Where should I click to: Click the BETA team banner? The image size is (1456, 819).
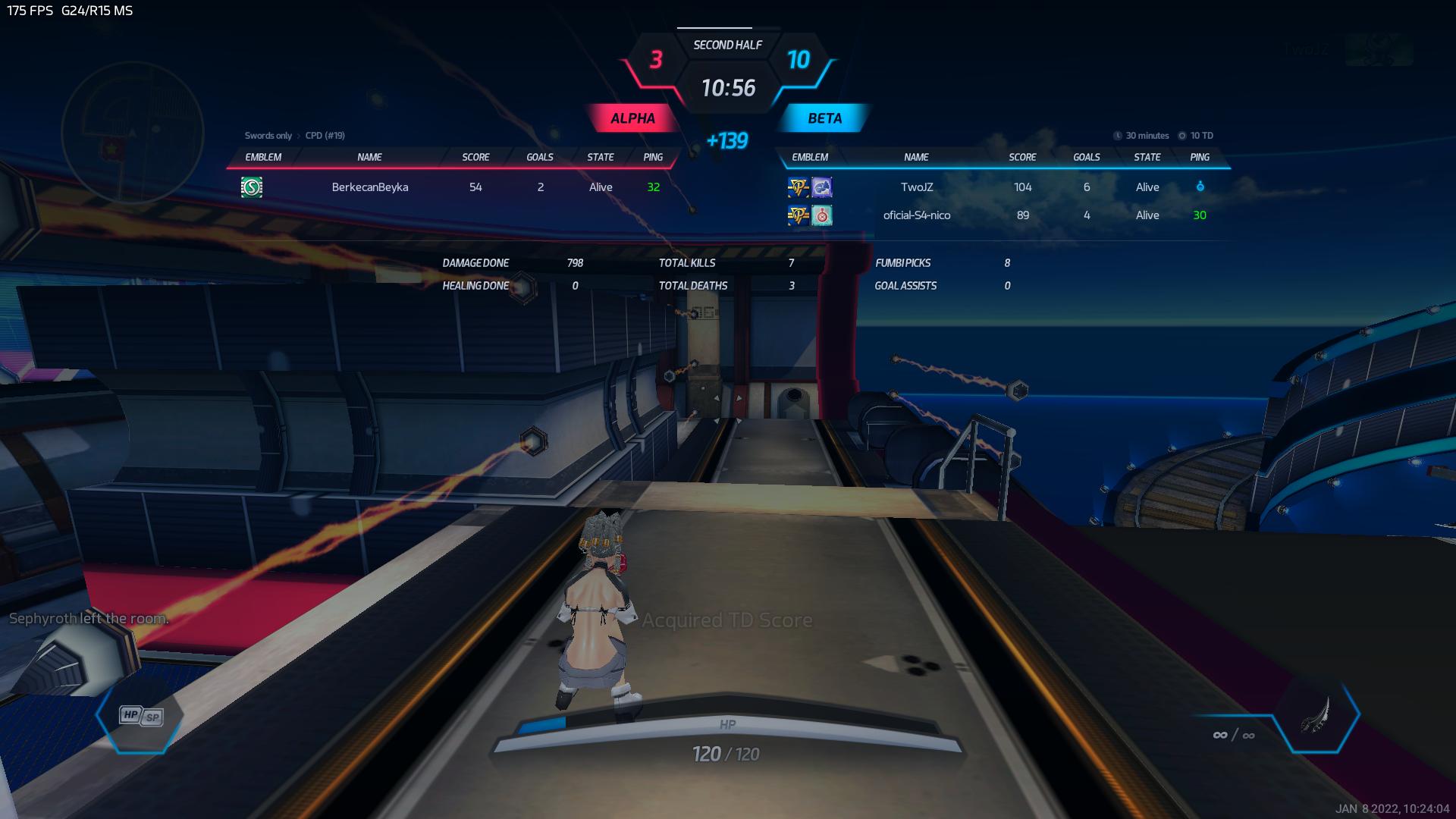pyautogui.click(x=824, y=118)
